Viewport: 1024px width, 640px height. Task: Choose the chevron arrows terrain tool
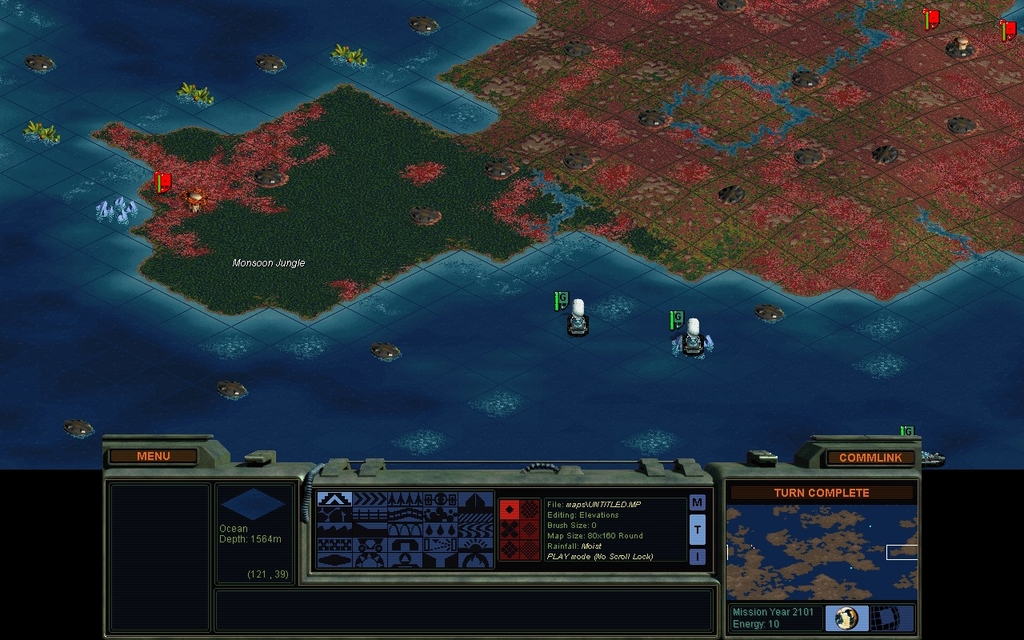click(x=370, y=499)
